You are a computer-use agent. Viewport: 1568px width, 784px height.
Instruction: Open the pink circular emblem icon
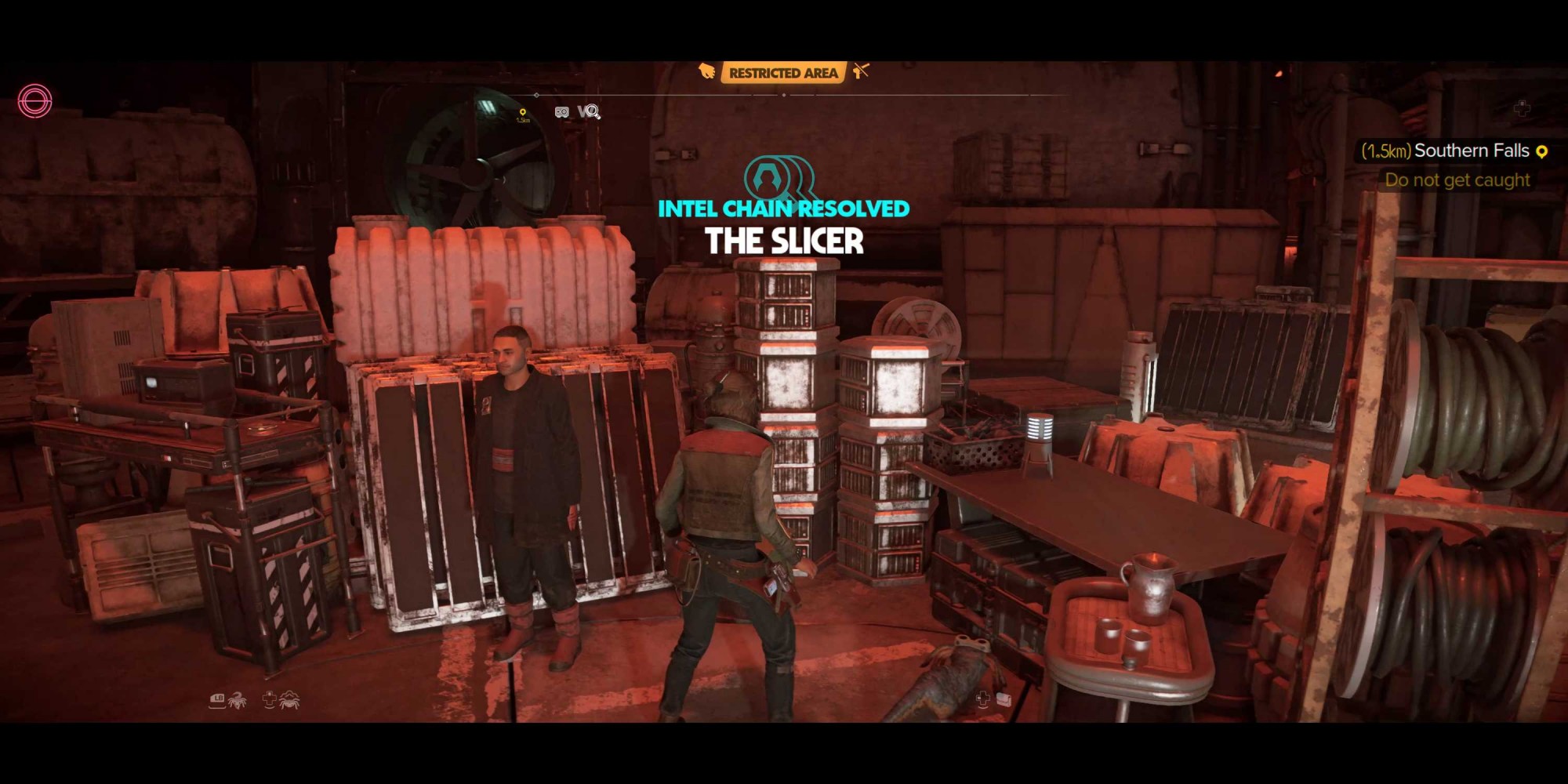point(35,101)
